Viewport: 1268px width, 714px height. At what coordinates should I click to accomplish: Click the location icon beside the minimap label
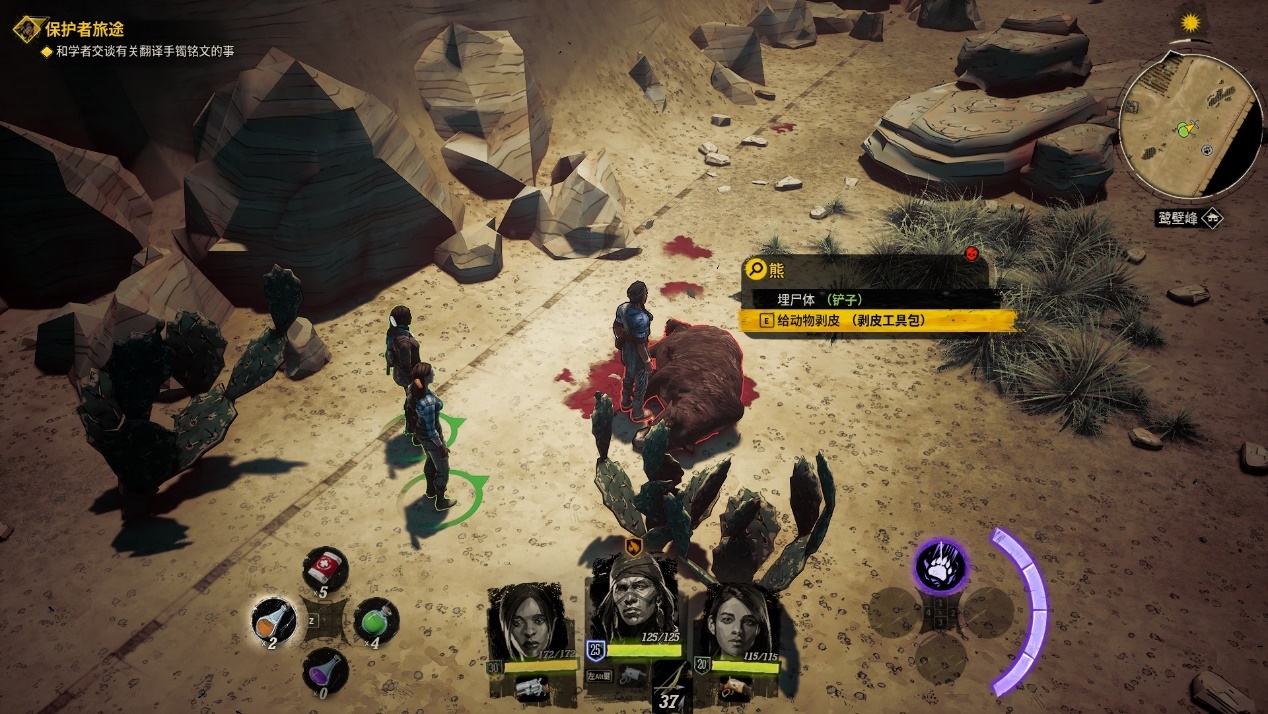[x=1212, y=217]
